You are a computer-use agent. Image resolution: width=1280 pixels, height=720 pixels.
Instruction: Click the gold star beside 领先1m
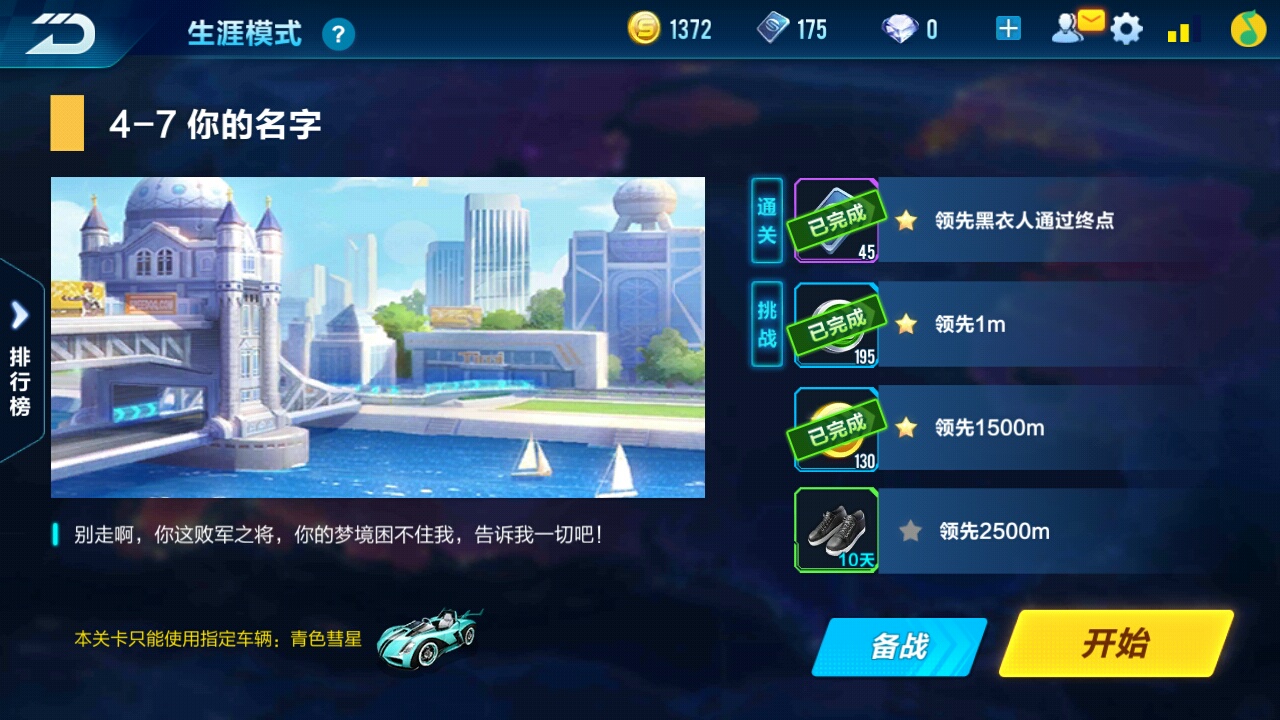905,324
